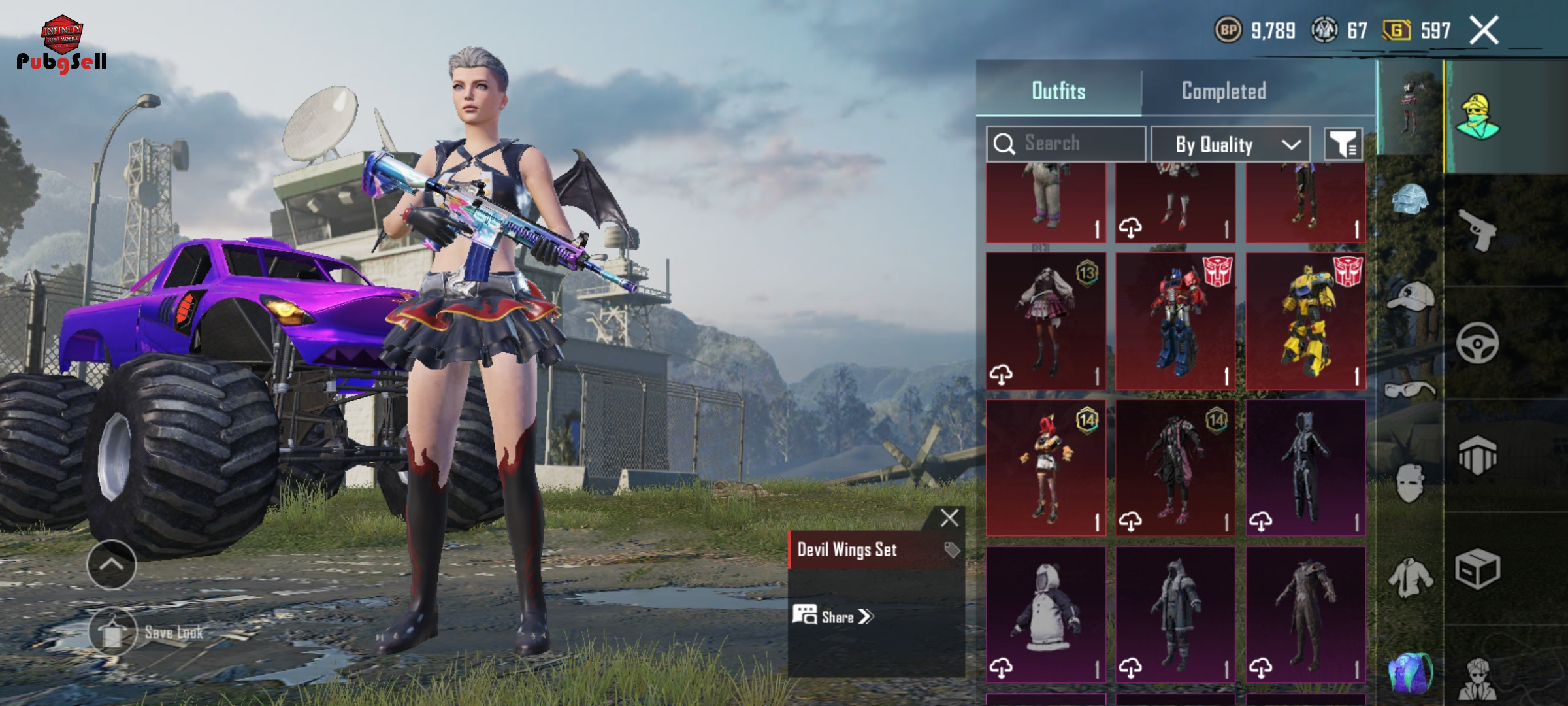Select the backpack skins category

click(1409, 672)
